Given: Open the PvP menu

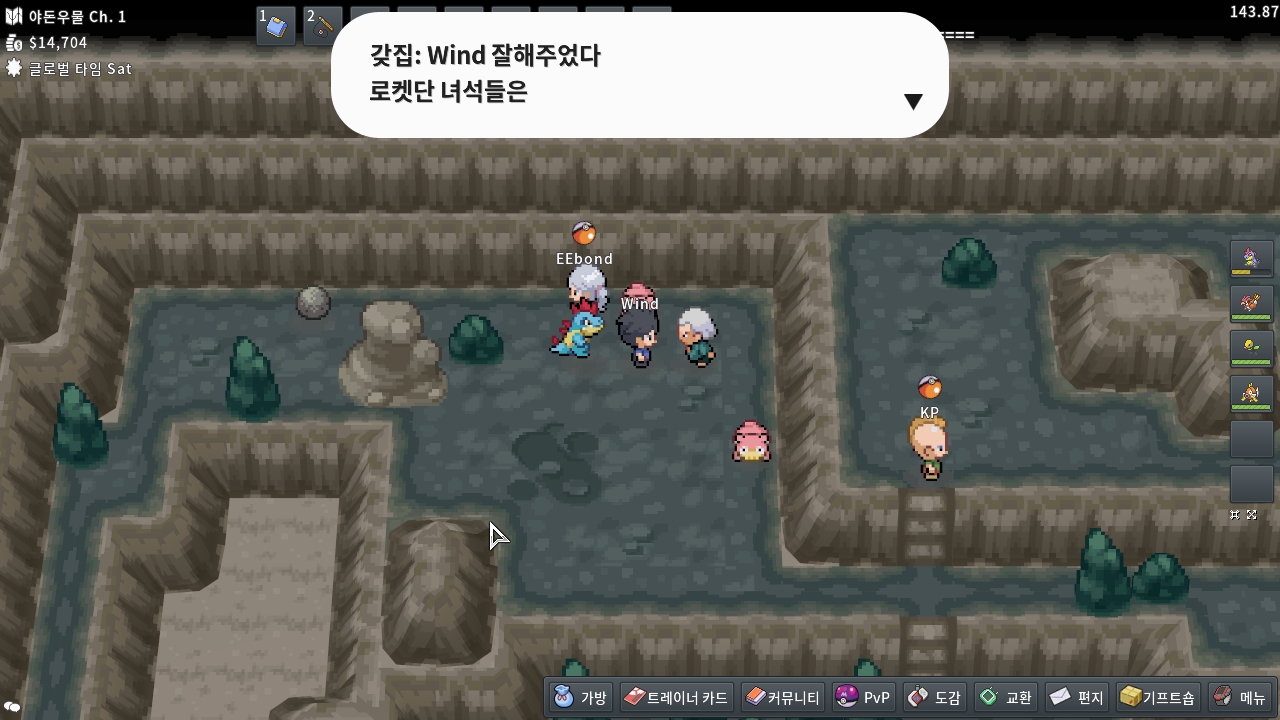Looking at the screenshot, I should 862,697.
